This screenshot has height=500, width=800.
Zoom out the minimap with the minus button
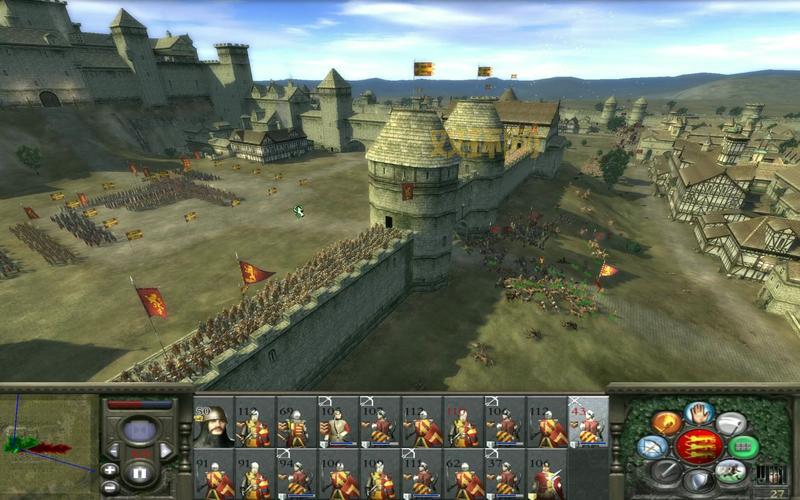(x=109, y=486)
